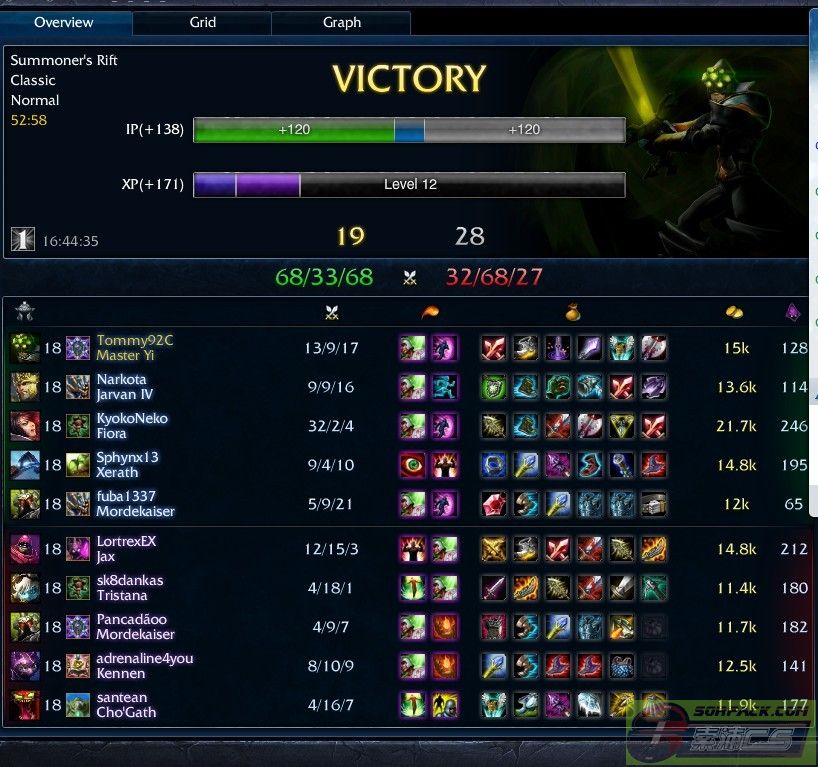This screenshot has height=767, width=818.
Task: Show the Graph tab
Action: tap(342, 22)
